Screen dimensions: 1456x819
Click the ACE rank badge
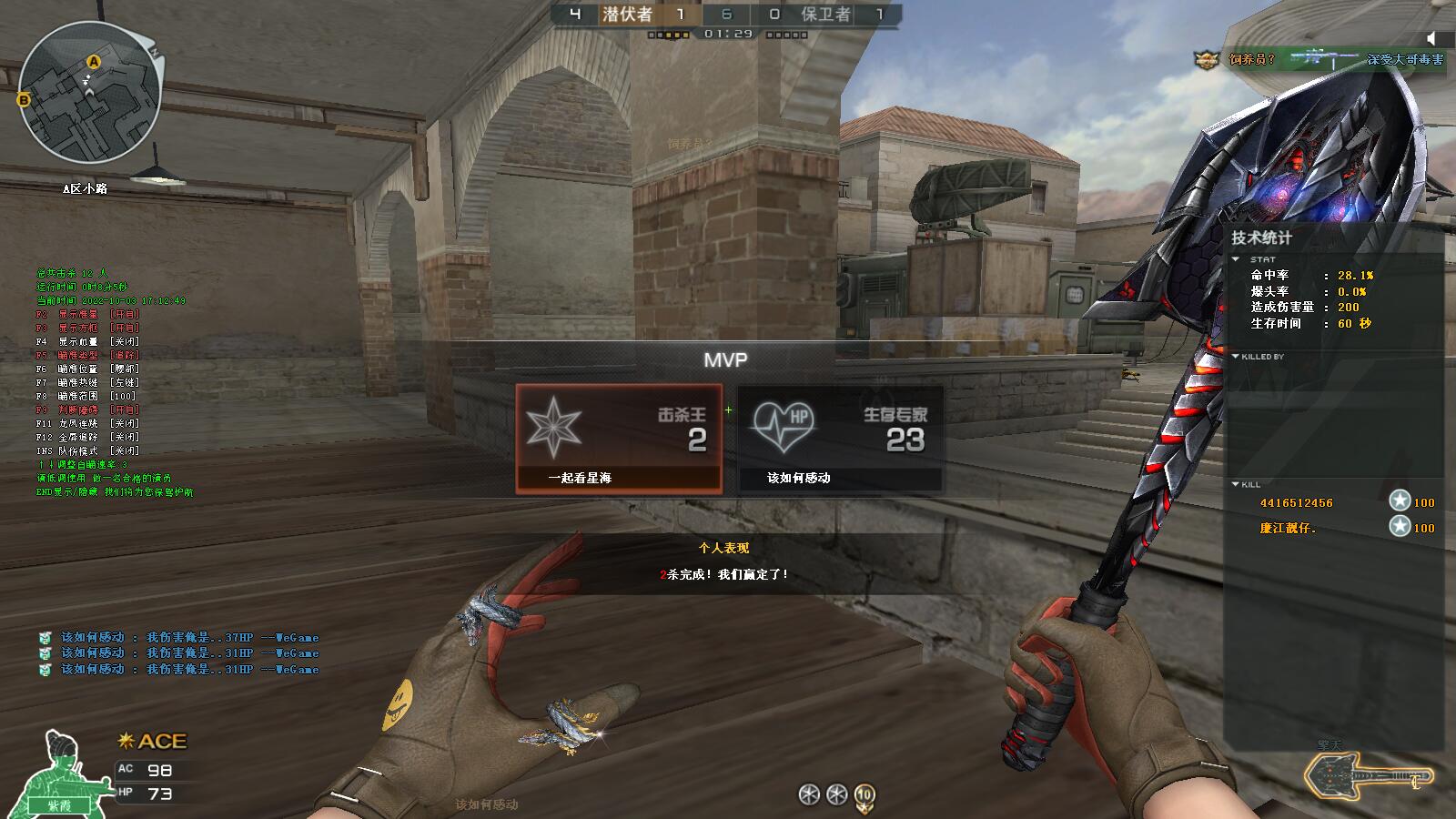(x=152, y=742)
